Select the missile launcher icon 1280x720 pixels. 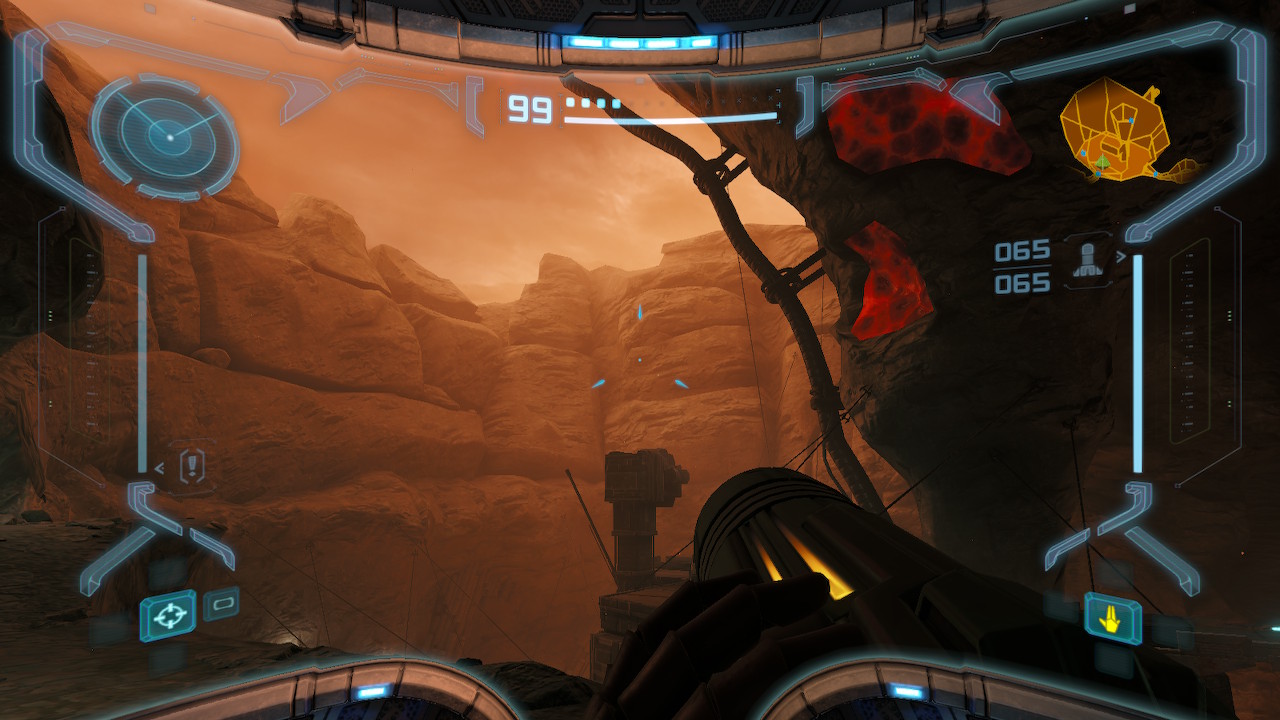[x=1087, y=262]
